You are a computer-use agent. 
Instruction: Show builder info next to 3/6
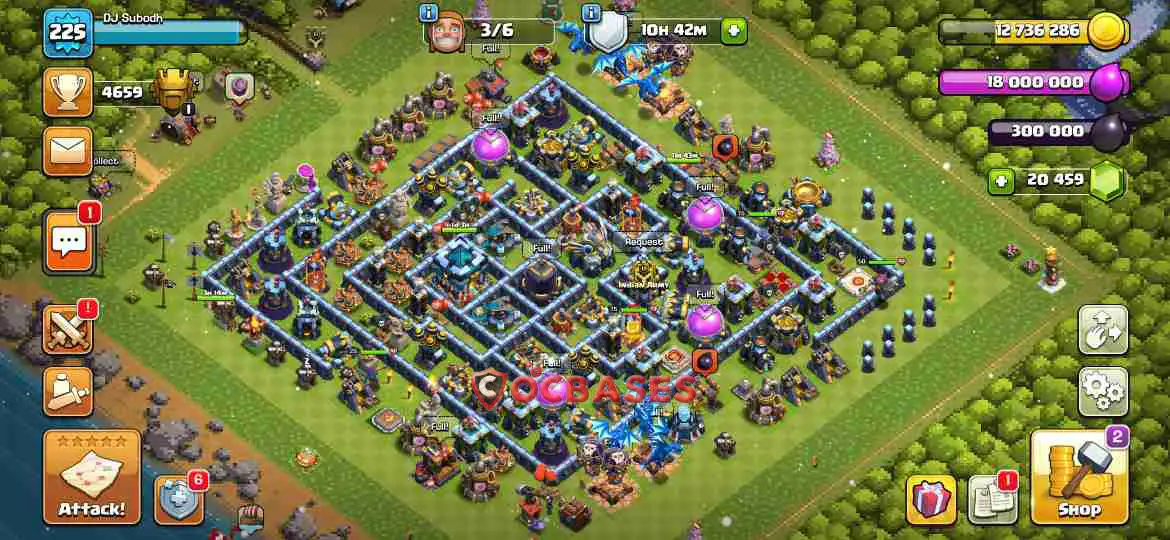pos(430,14)
